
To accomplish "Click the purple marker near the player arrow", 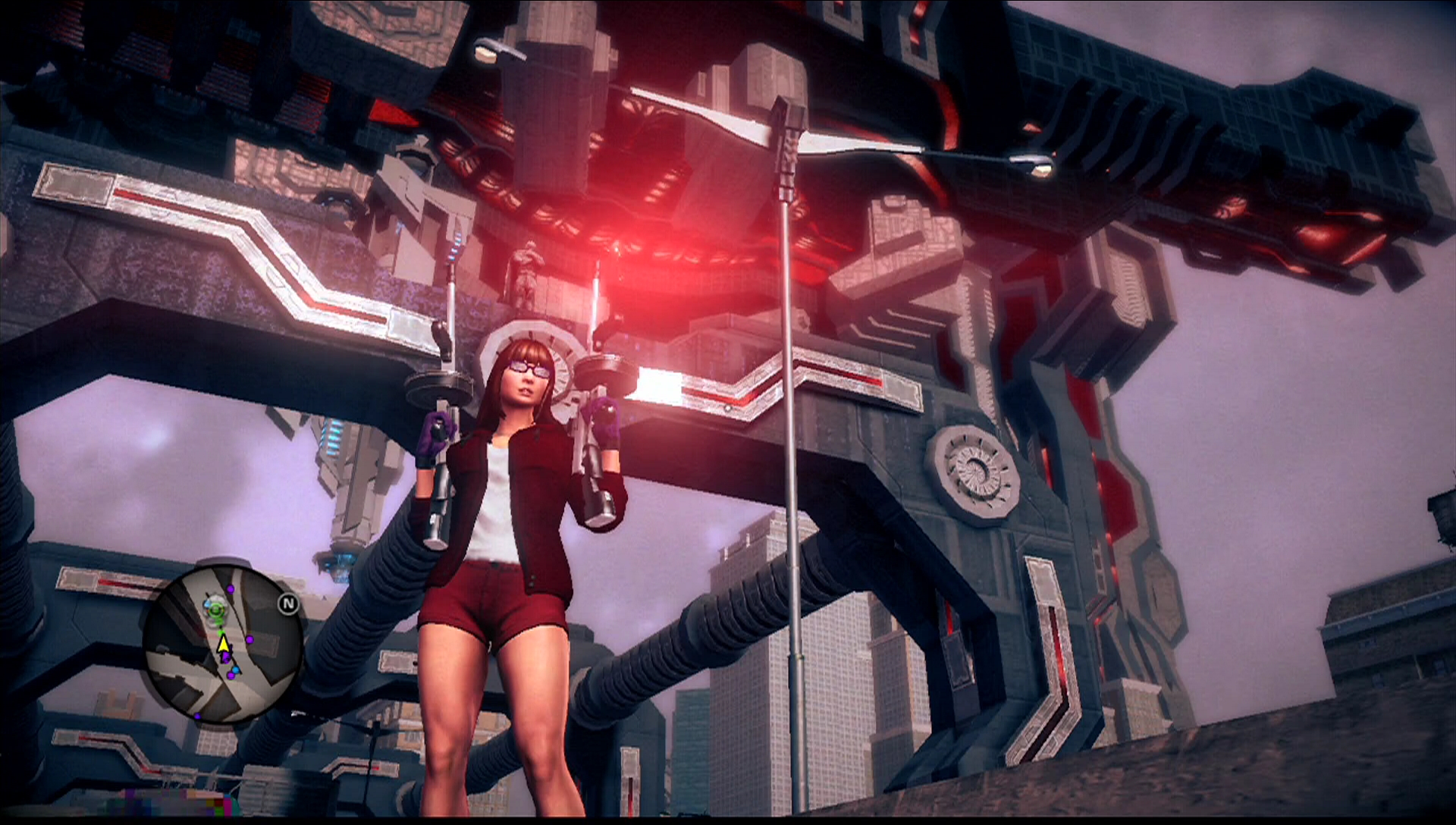I will (x=227, y=657).
